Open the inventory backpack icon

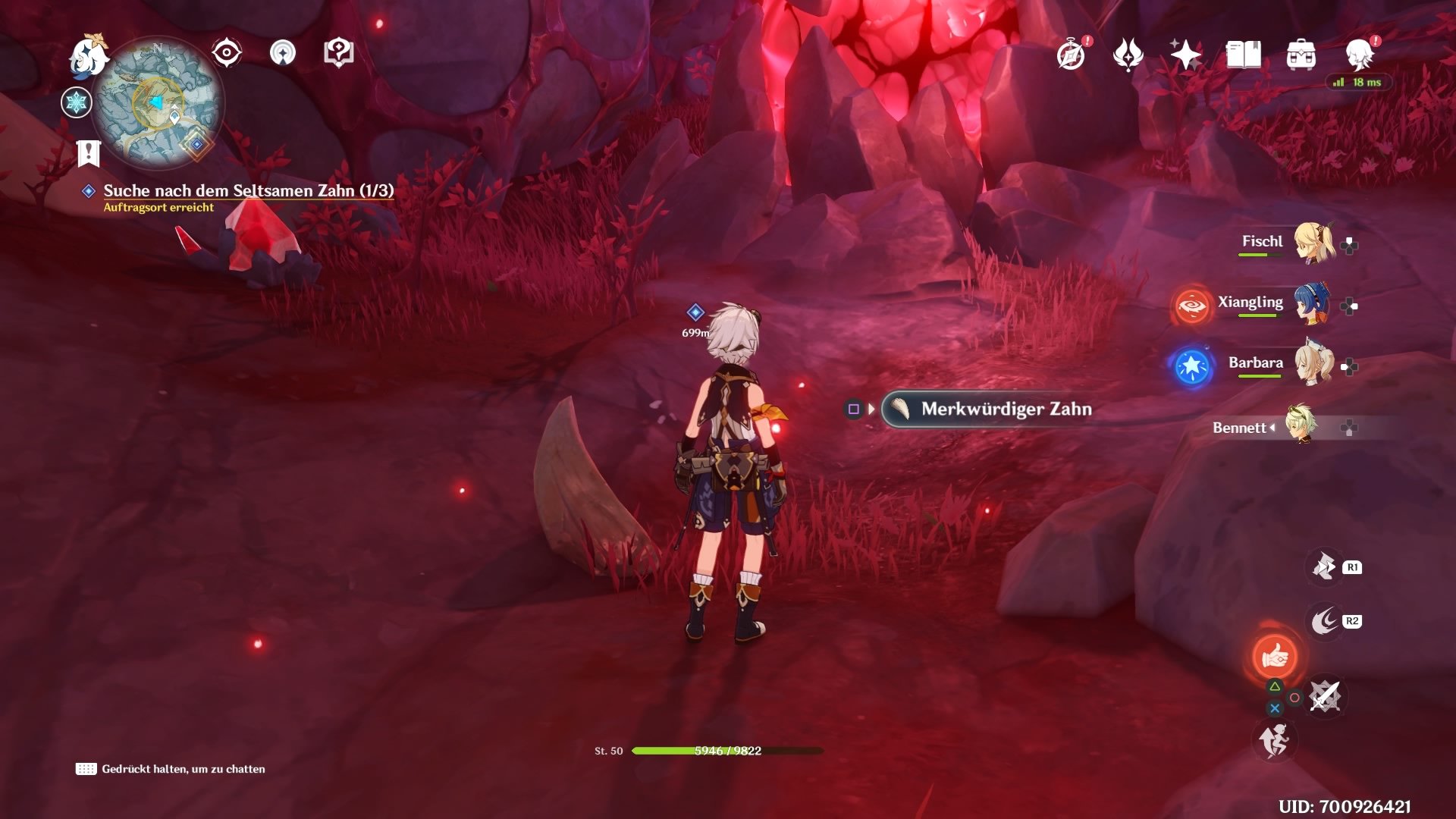[1301, 55]
